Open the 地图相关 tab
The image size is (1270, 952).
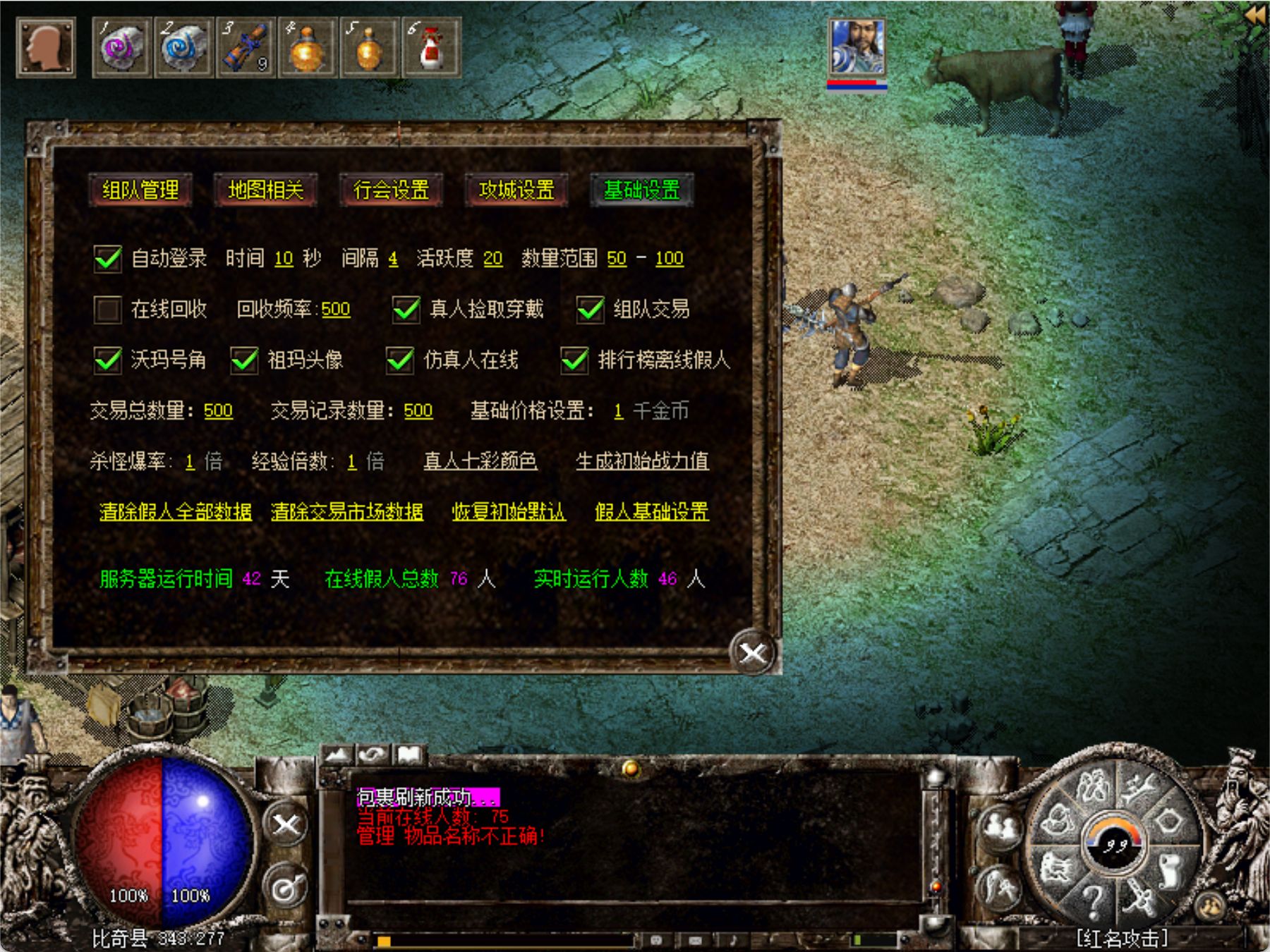coord(265,190)
